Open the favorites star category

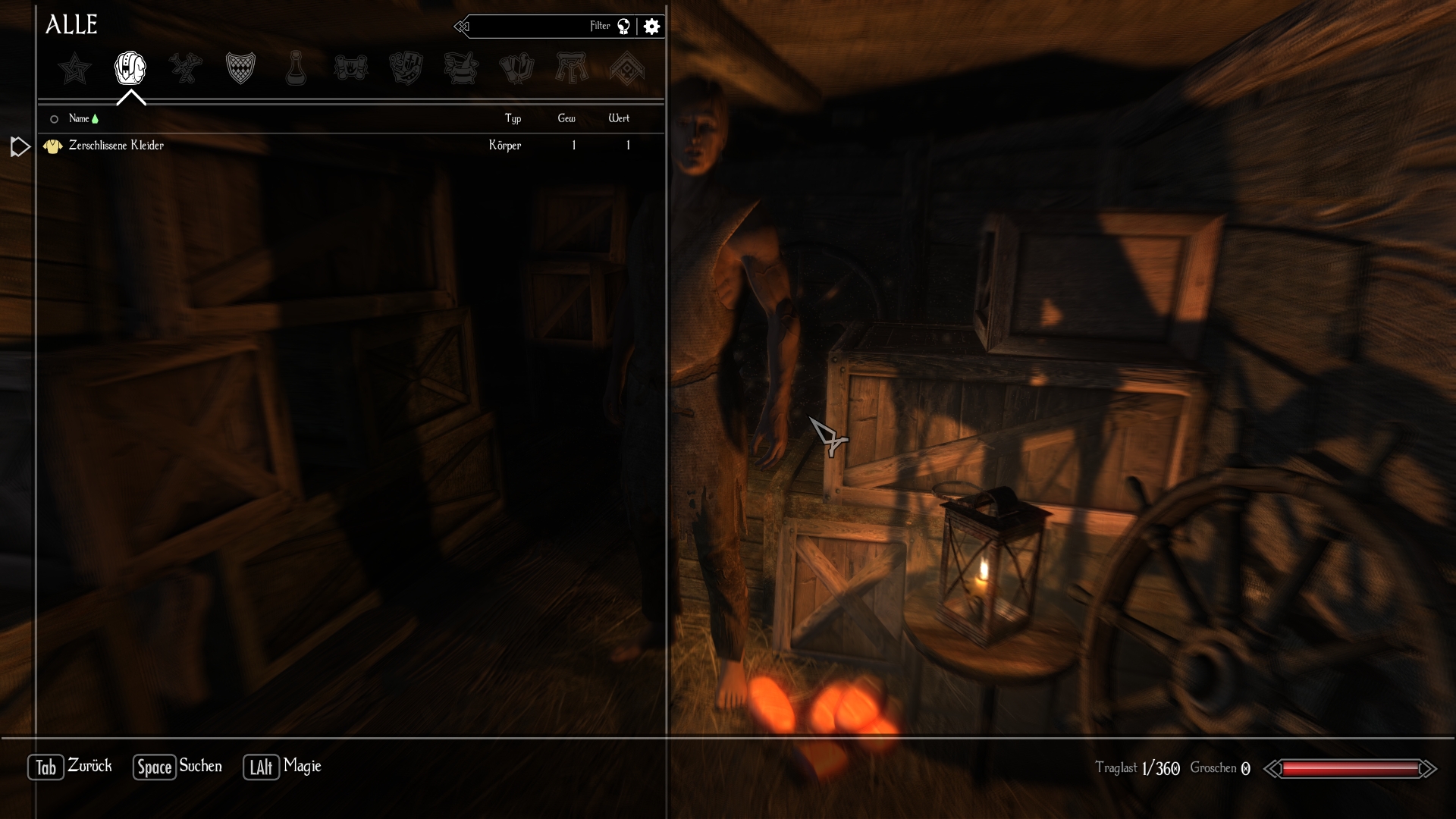[x=75, y=69]
